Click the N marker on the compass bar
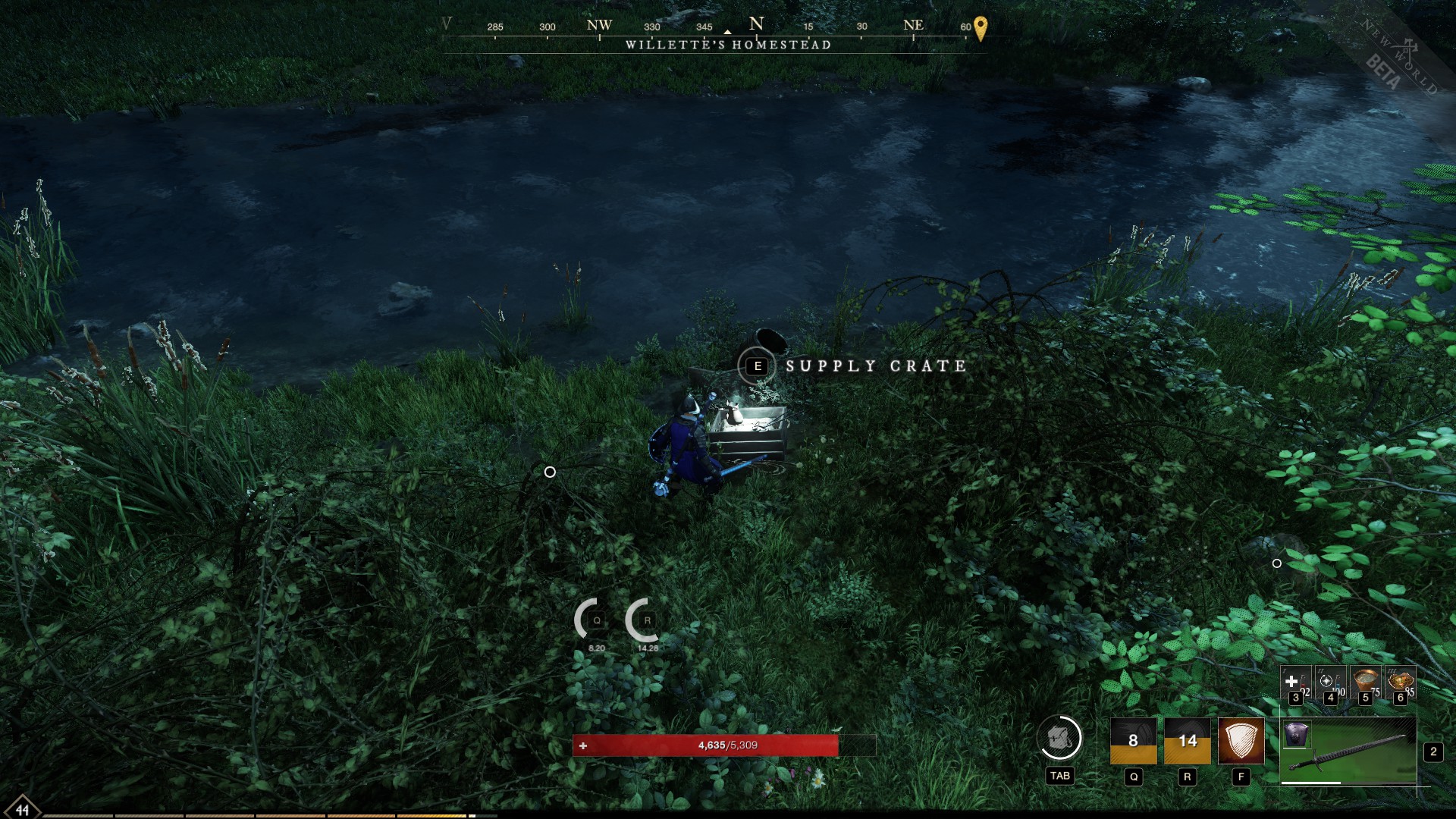This screenshot has width=1456, height=819. click(755, 24)
